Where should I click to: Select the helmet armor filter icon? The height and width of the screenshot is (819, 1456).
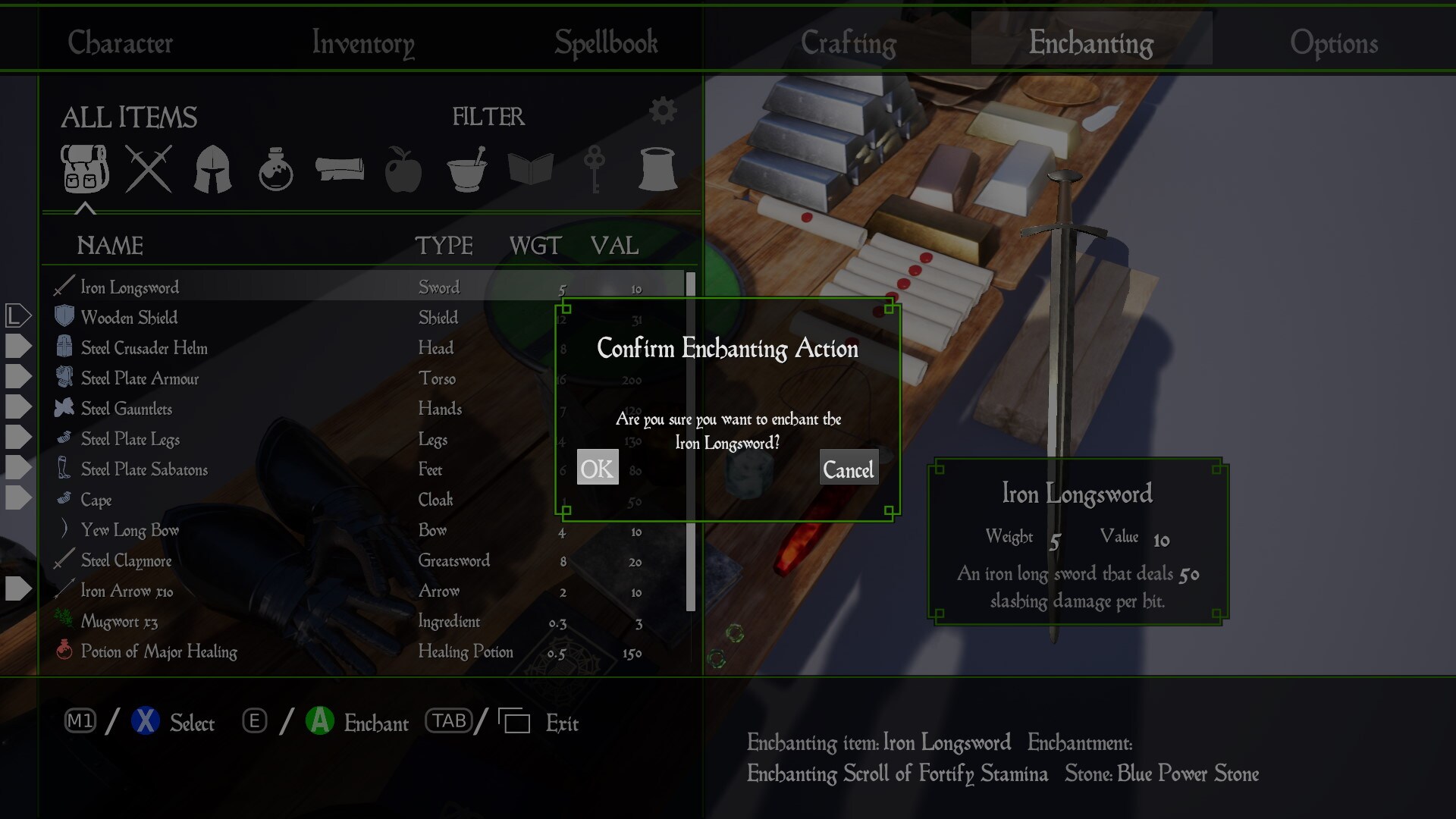tap(211, 168)
